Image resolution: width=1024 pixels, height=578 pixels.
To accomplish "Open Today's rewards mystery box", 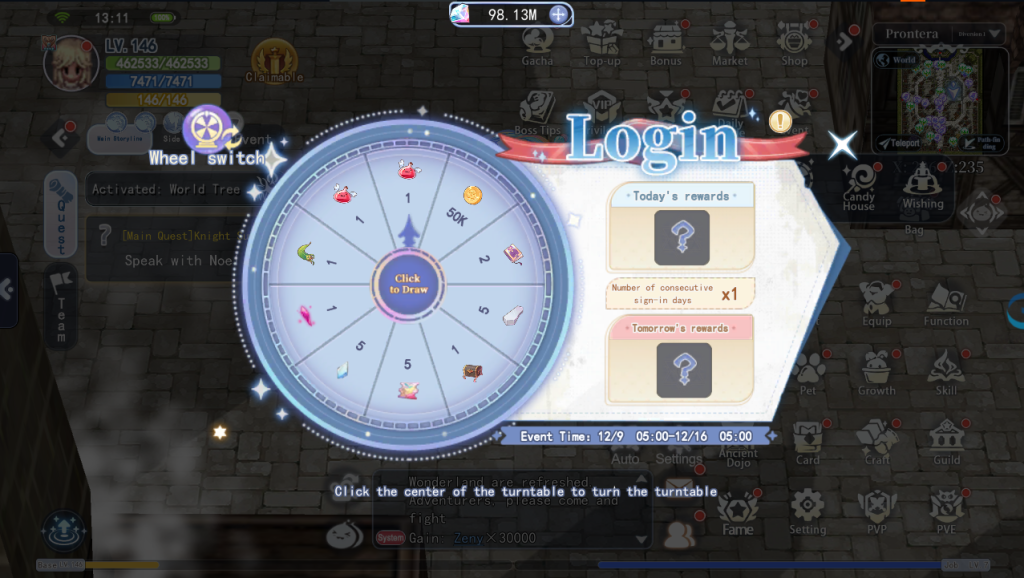I will click(682, 237).
